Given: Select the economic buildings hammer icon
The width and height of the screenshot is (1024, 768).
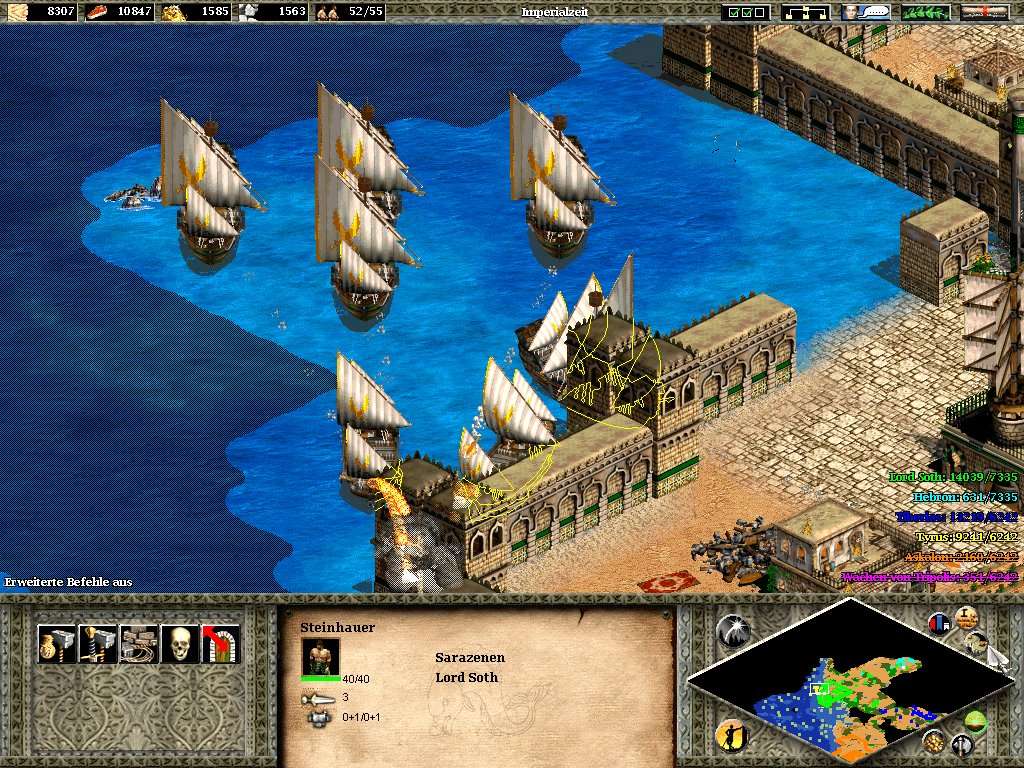Looking at the screenshot, I should tap(56, 644).
